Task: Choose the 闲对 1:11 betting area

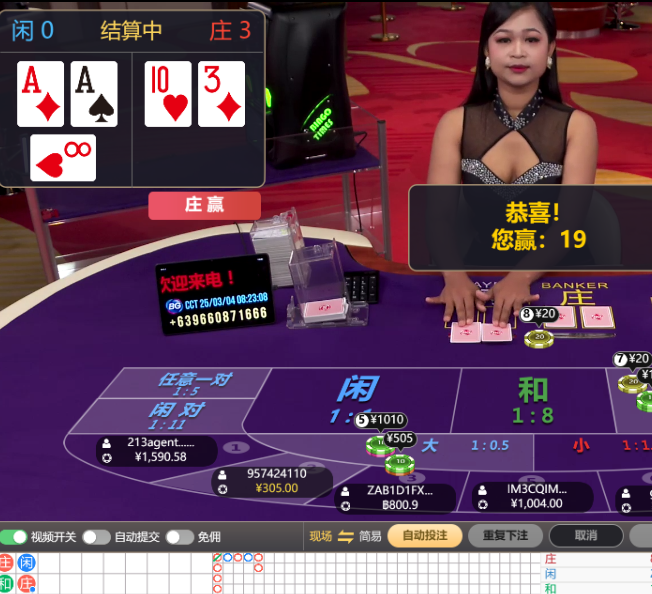Action: tap(176, 415)
